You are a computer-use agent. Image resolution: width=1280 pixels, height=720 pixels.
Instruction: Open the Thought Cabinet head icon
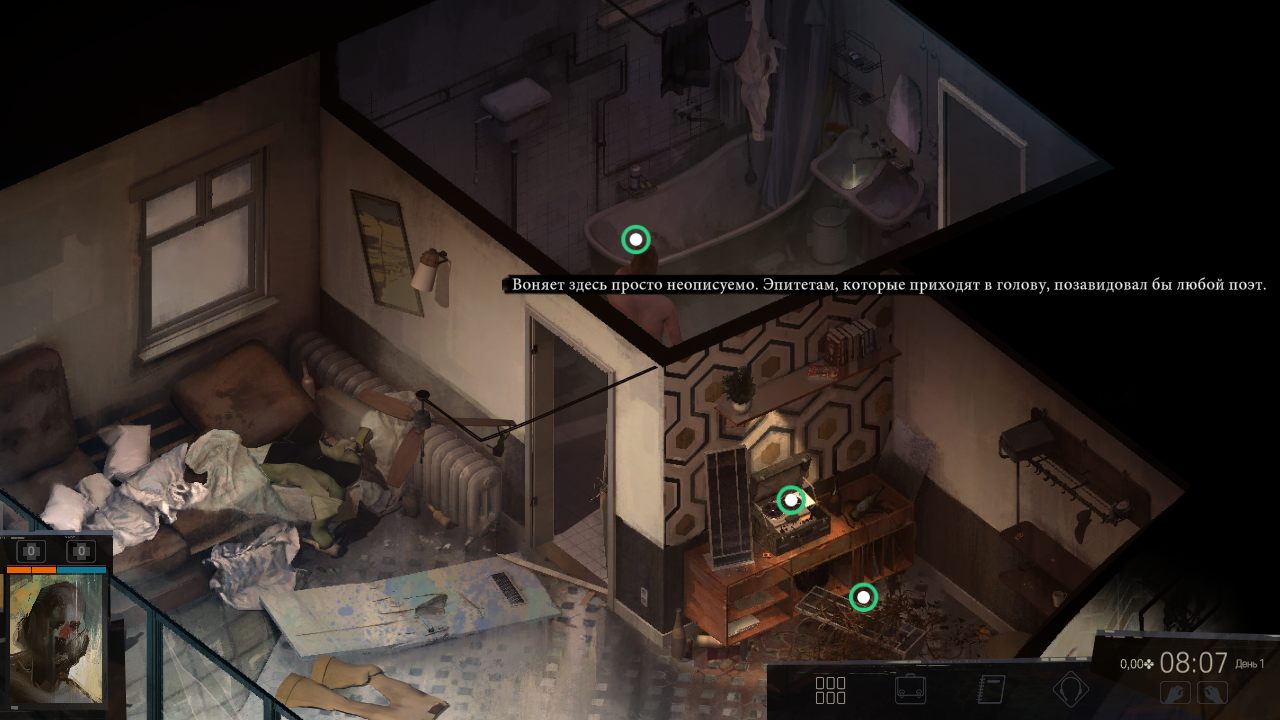(1071, 689)
